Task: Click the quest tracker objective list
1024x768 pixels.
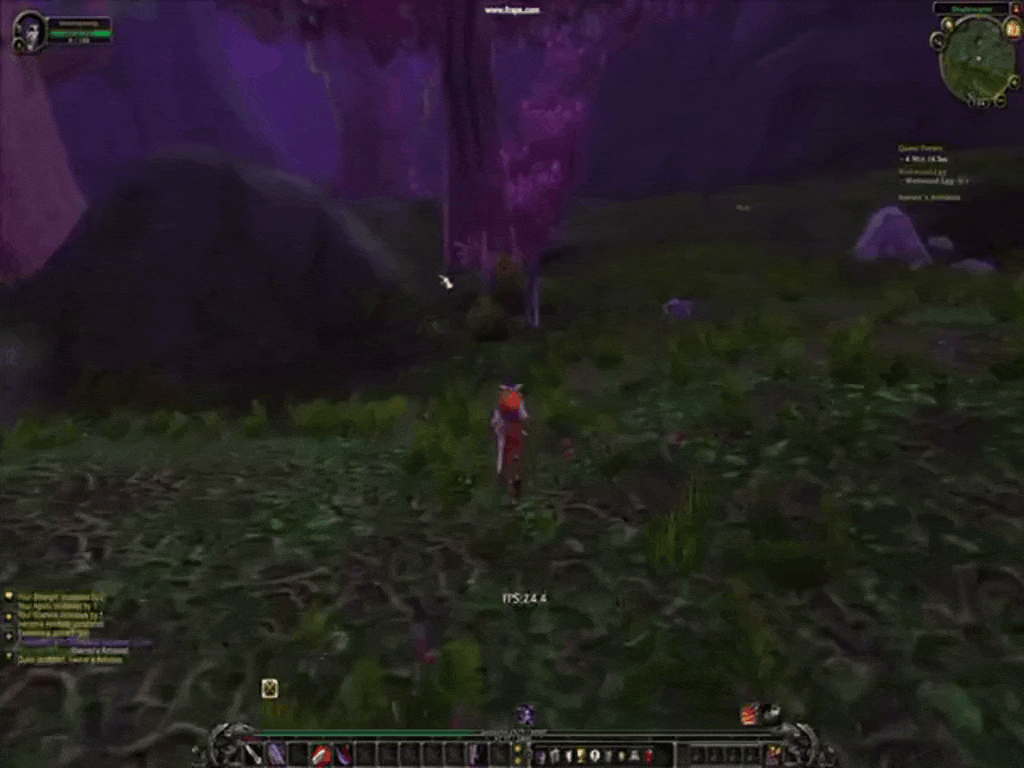Action: pos(936,172)
